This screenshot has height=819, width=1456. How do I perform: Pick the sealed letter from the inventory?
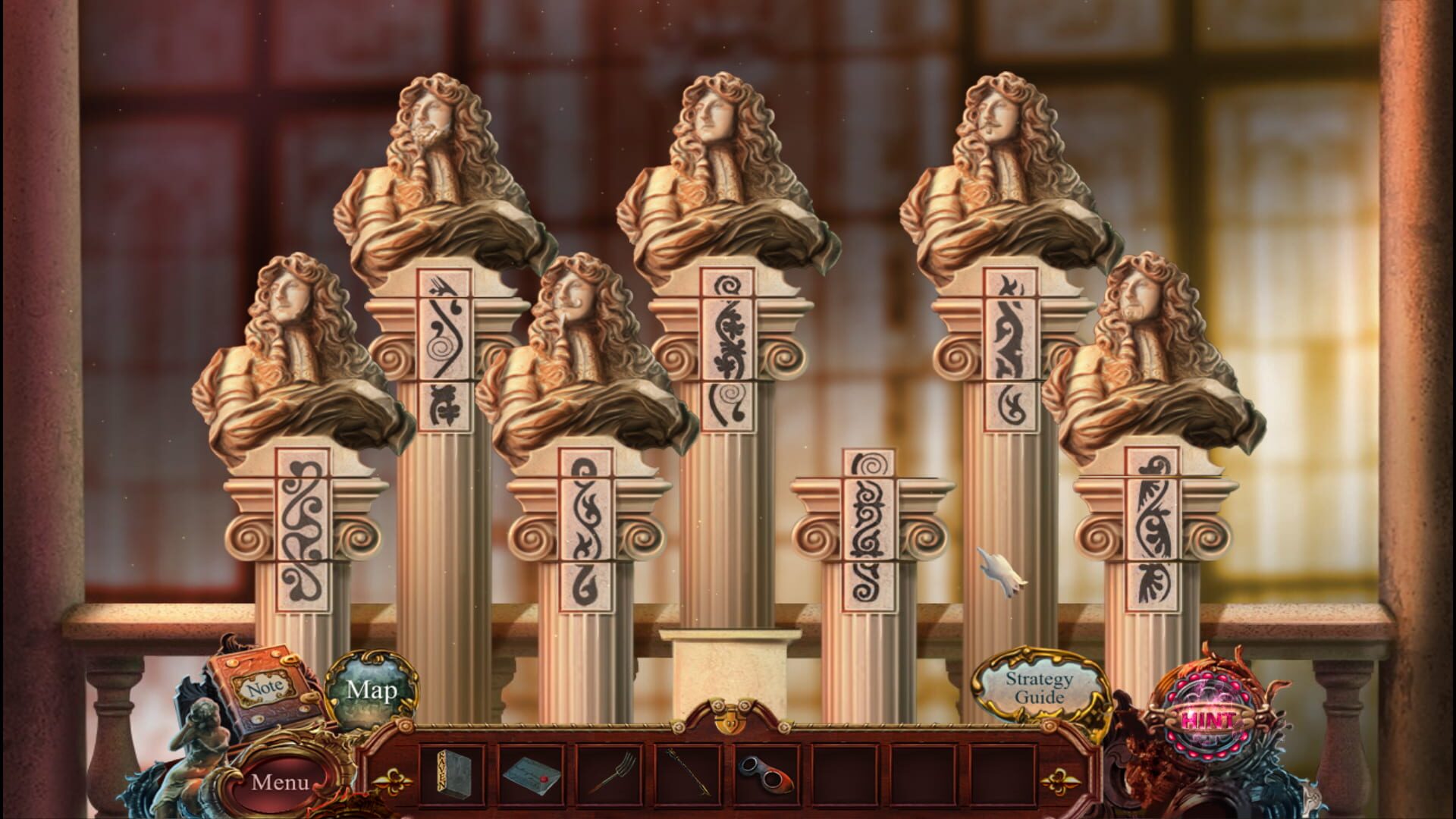coord(529,774)
